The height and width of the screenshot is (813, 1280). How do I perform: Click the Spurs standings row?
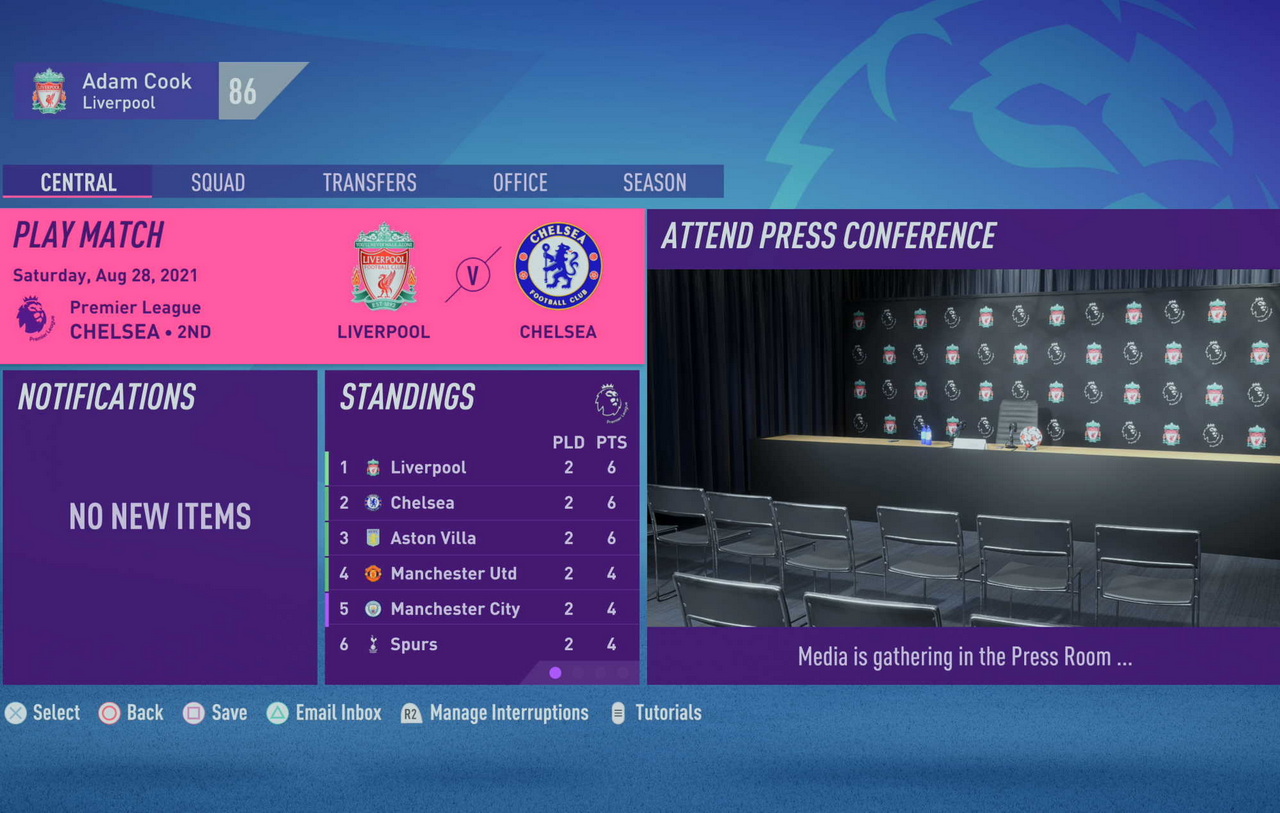click(x=483, y=645)
